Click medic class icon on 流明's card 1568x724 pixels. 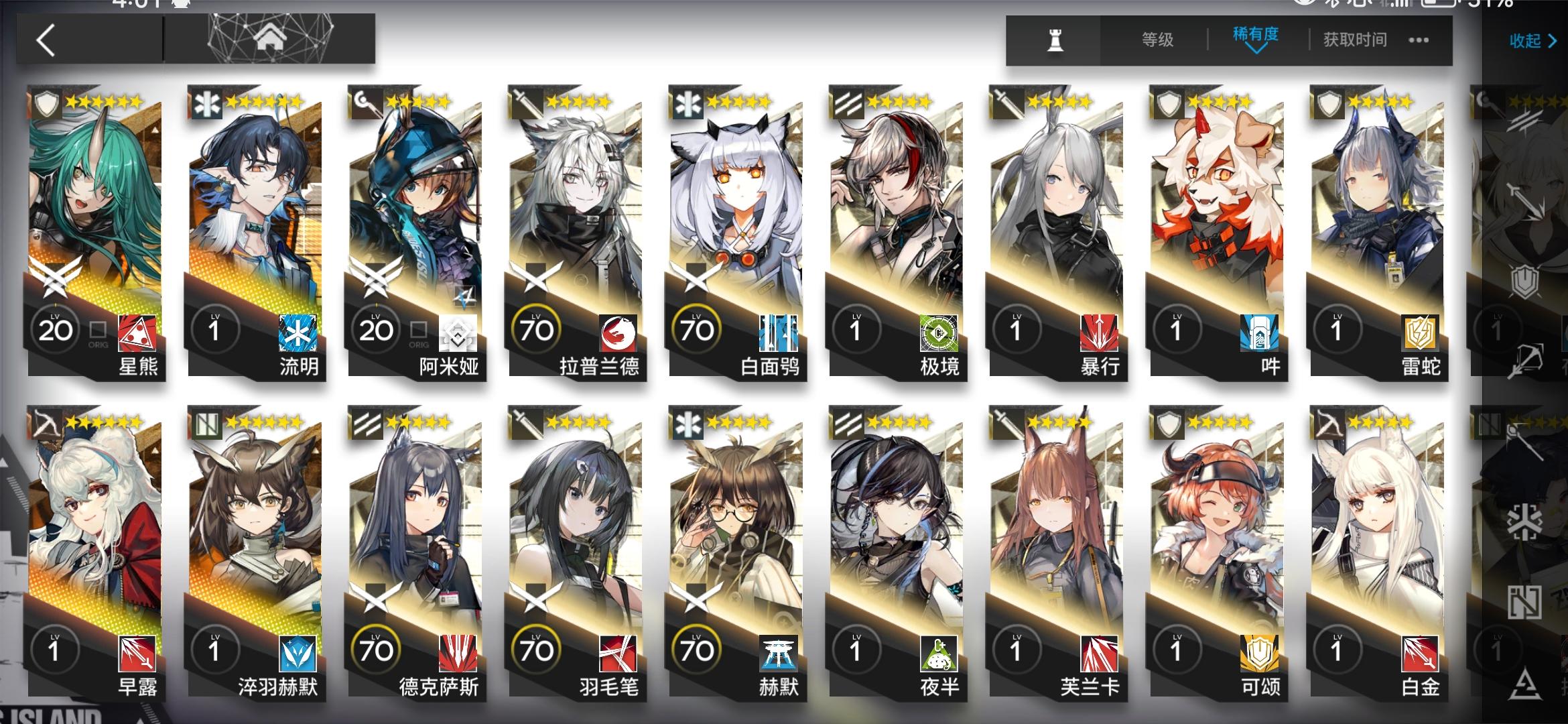(x=204, y=102)
